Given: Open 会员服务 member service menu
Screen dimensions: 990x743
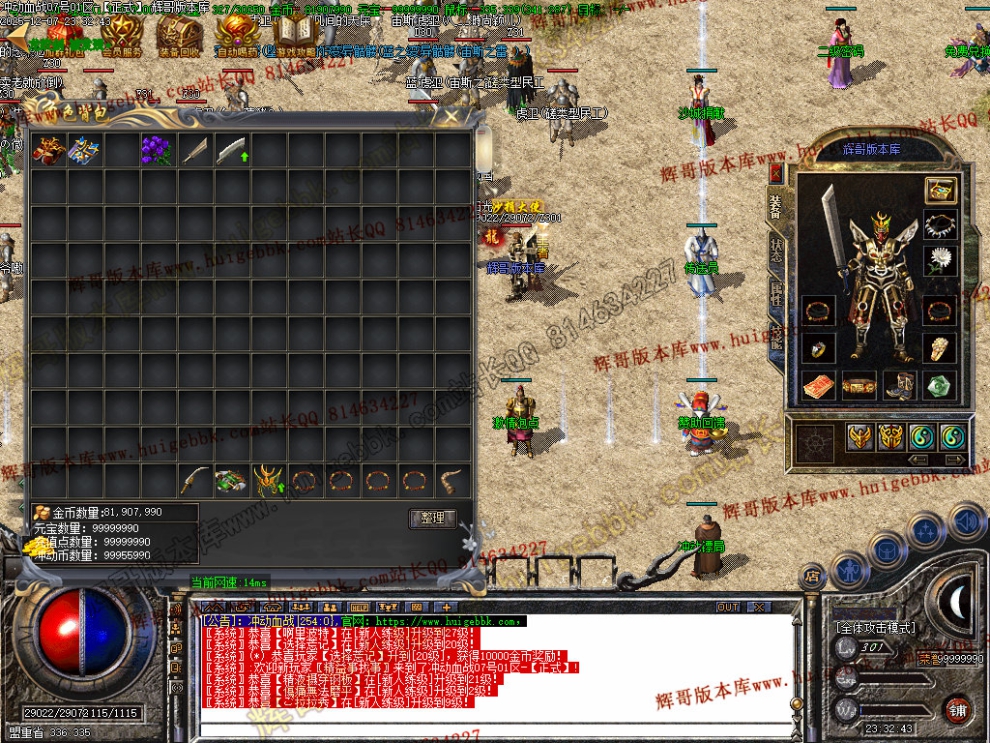Looking at the screenshot, I should (122, 38).
